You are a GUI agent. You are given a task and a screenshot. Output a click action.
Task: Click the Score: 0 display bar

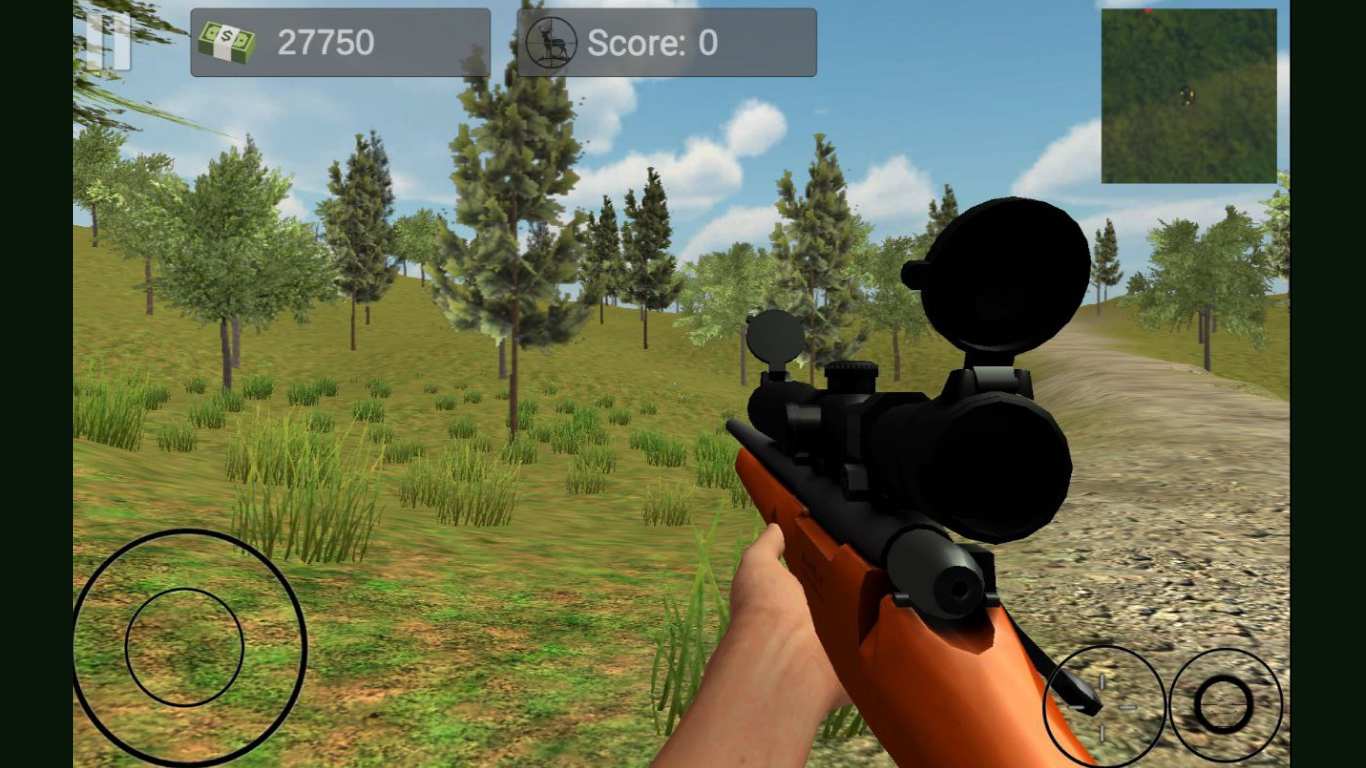click(666, 42)
